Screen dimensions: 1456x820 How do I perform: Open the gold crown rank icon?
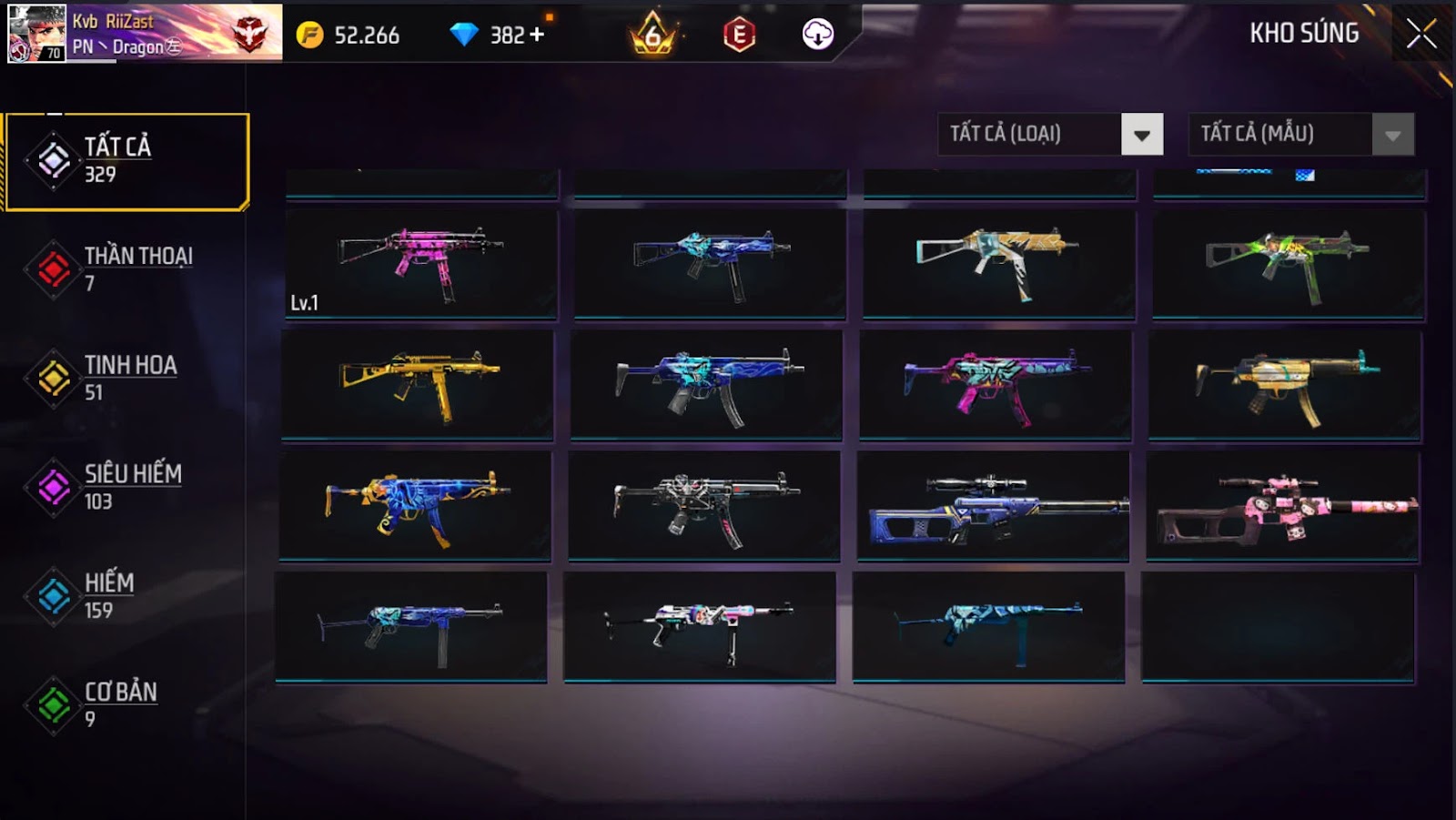coord(652,35)
